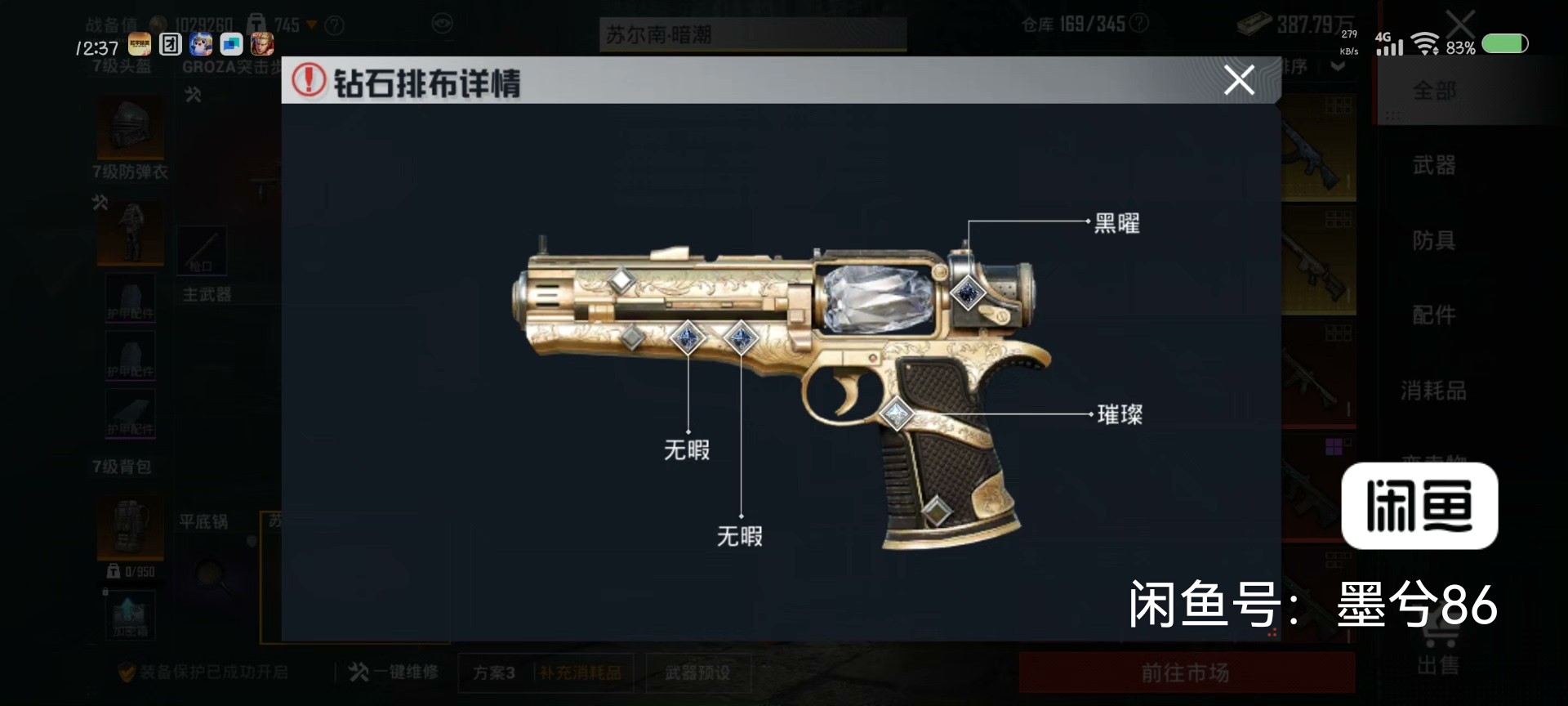Close the 钻石排布详情 dialog
This screenshot has width=1568, height=706.
tap(1239, 80)
